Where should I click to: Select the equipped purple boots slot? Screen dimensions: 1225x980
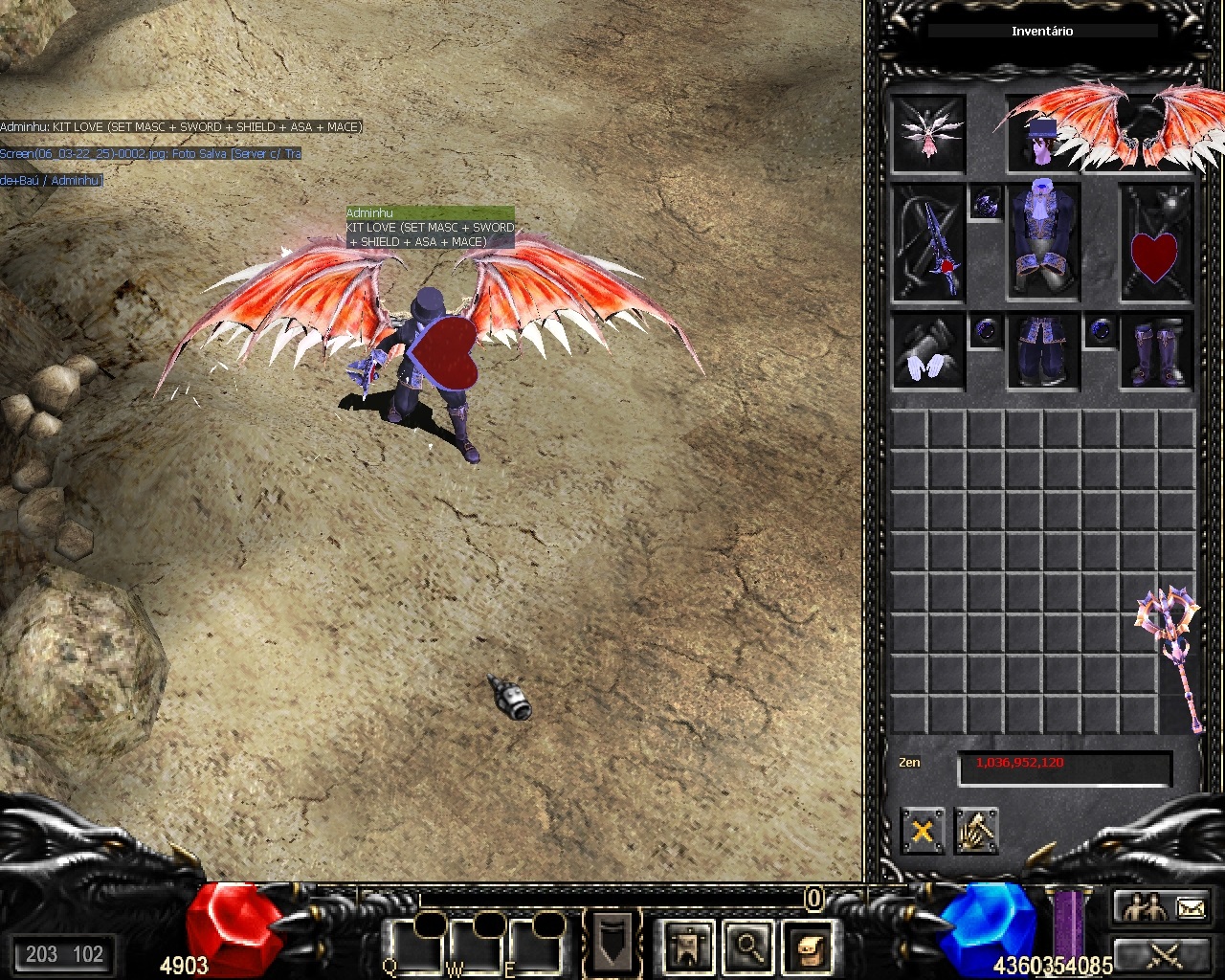point(1156,351)
